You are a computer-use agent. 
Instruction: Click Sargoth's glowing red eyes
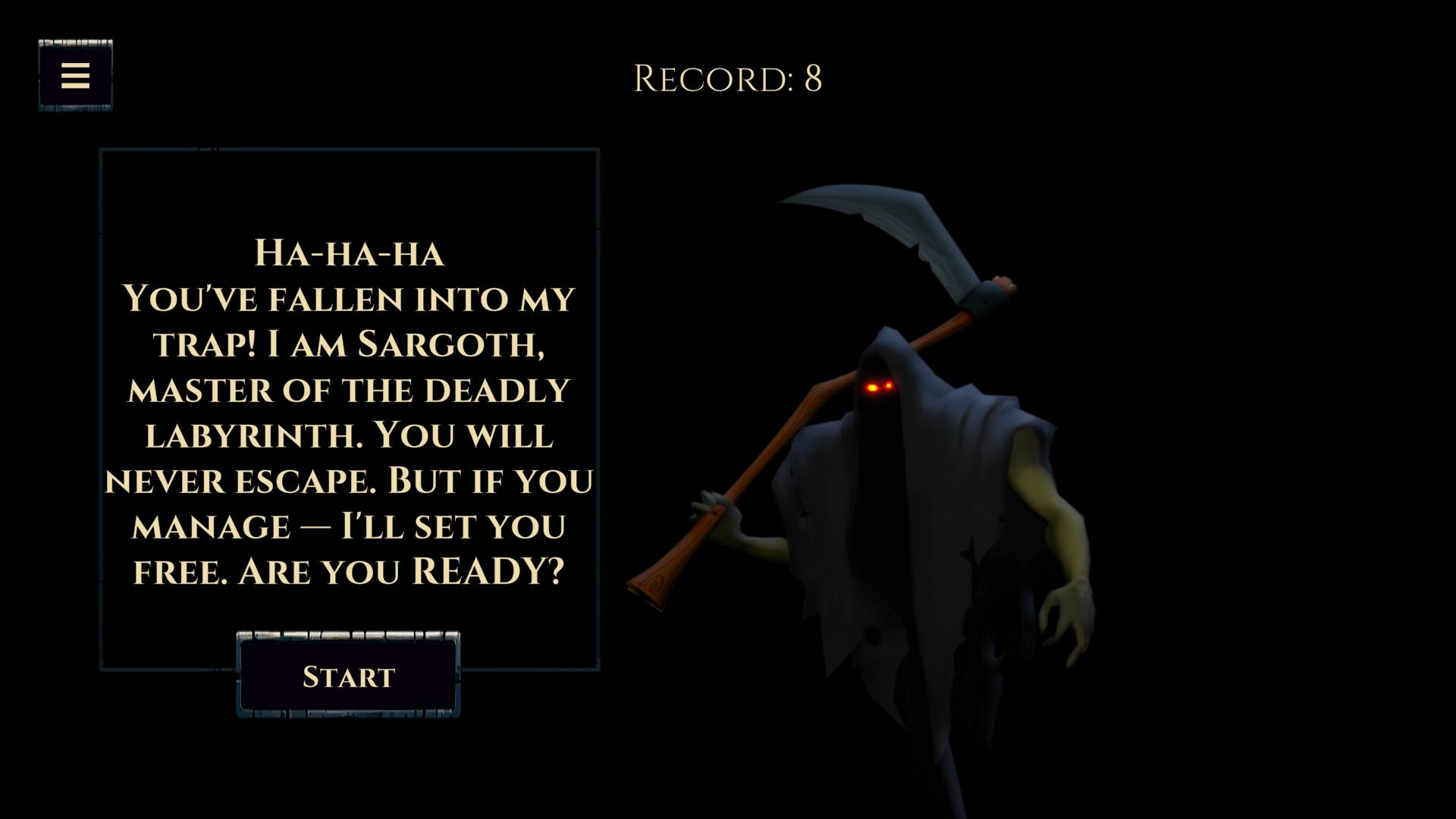tap(880, 385)
